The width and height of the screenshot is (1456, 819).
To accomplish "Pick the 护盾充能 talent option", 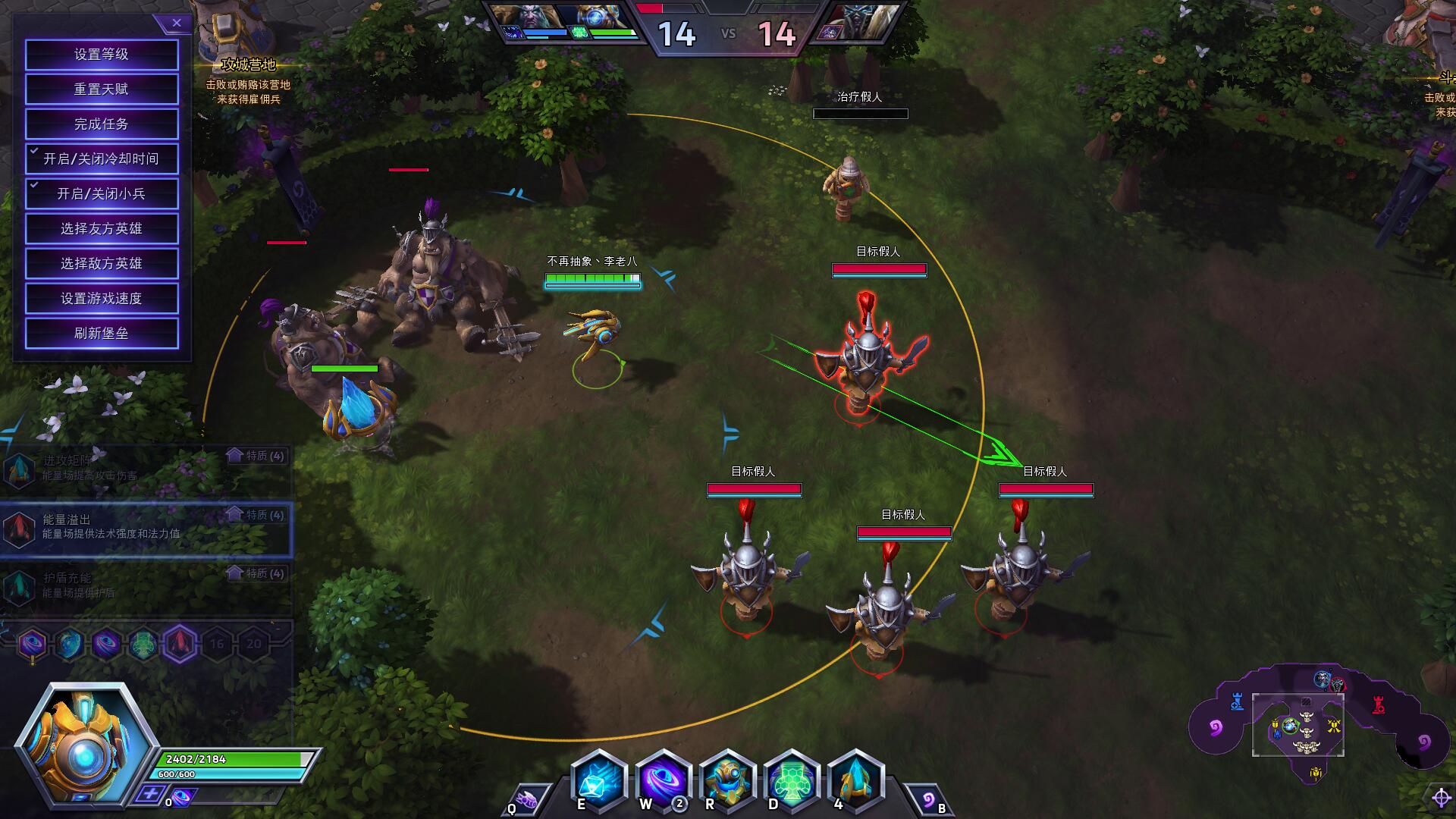I will [144, 585].
